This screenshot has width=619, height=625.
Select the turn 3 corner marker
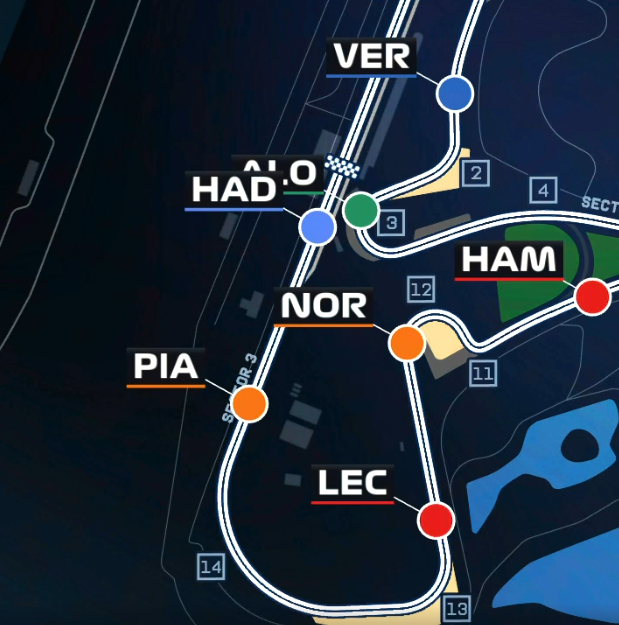(x=393, y=223)
